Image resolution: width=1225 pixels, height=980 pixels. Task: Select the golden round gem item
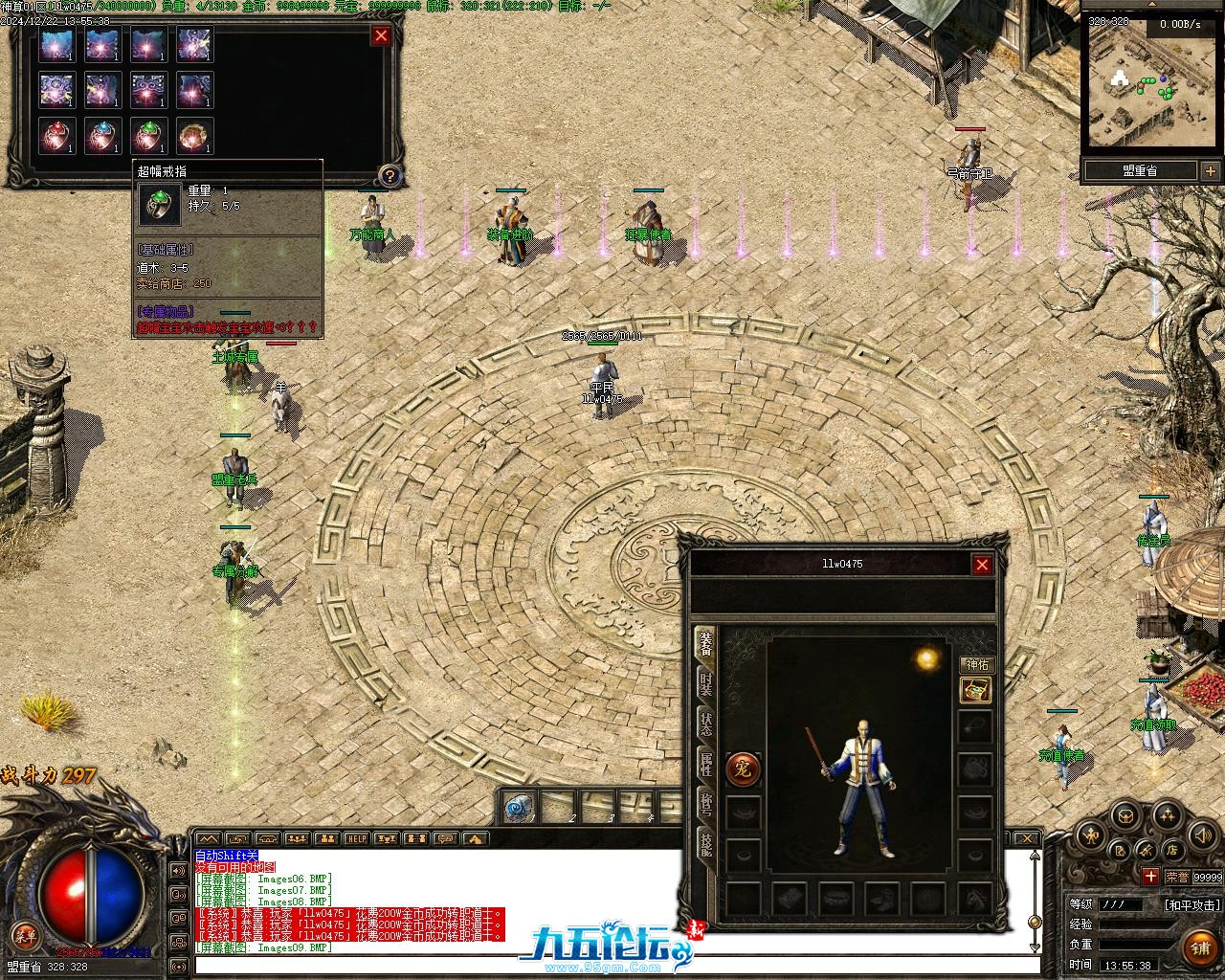(x=195, y=136)
